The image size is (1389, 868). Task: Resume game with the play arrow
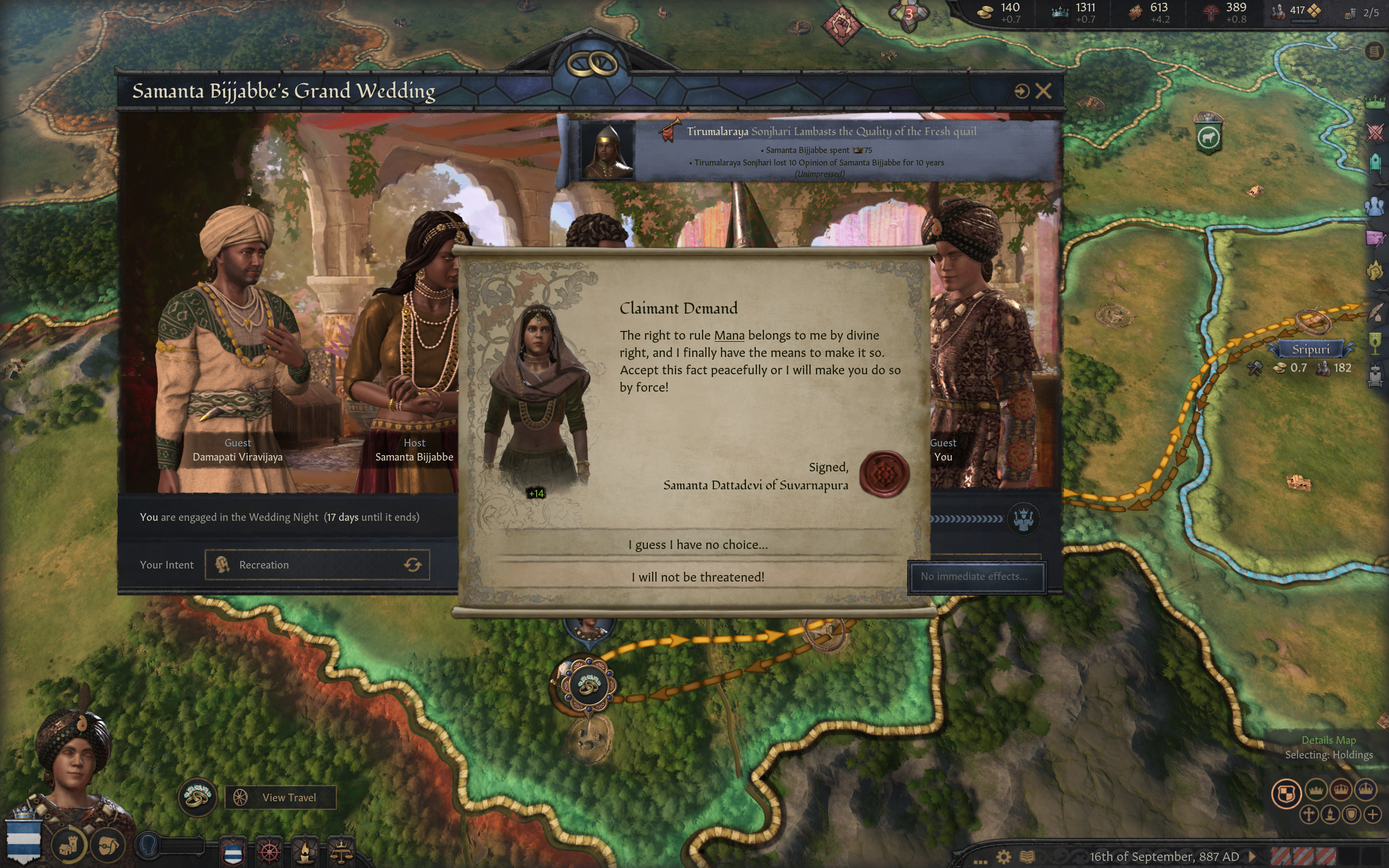(1252, 857)
